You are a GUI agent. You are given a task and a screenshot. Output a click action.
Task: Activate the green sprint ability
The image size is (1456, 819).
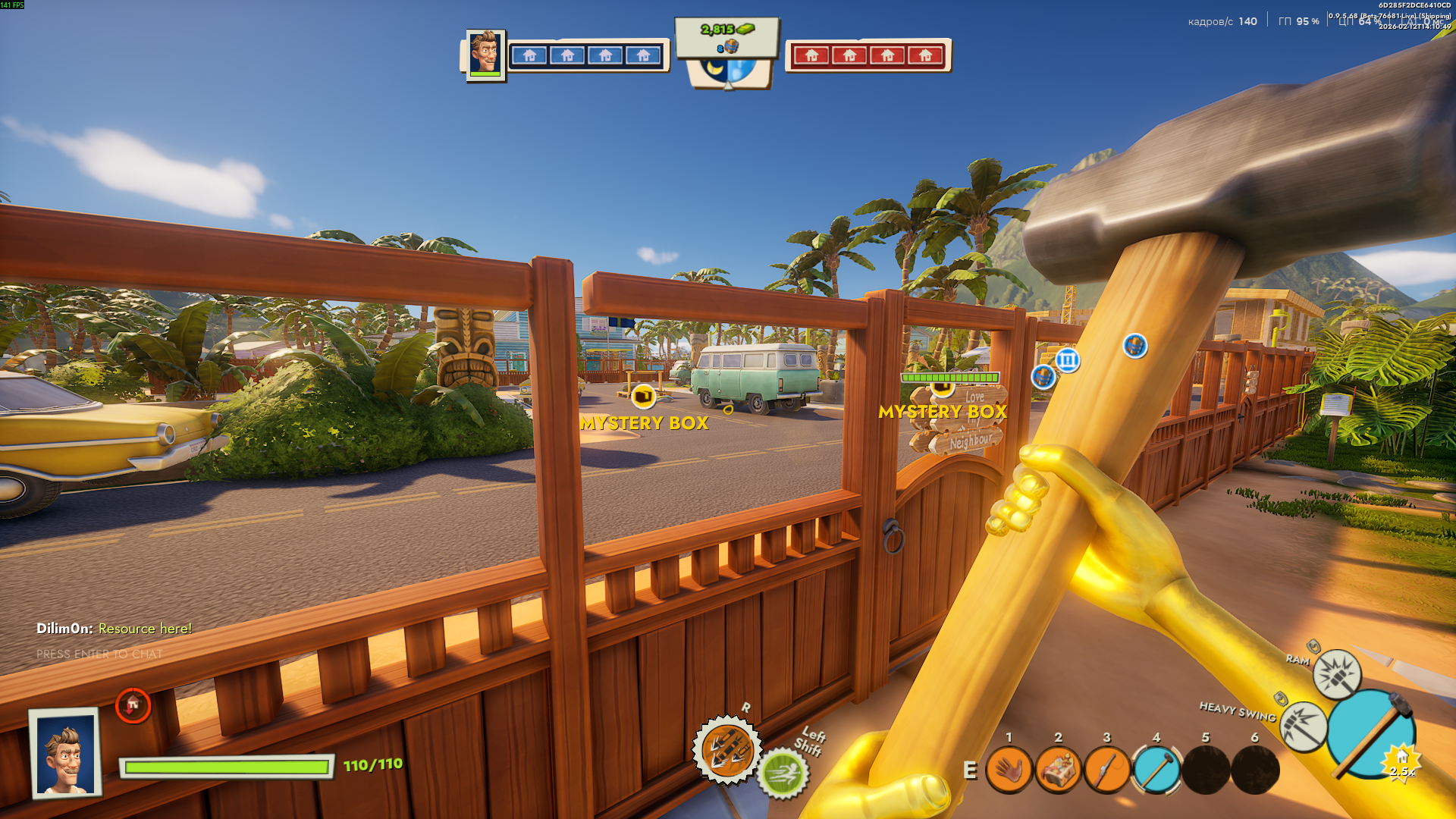[x=783, y=774]
